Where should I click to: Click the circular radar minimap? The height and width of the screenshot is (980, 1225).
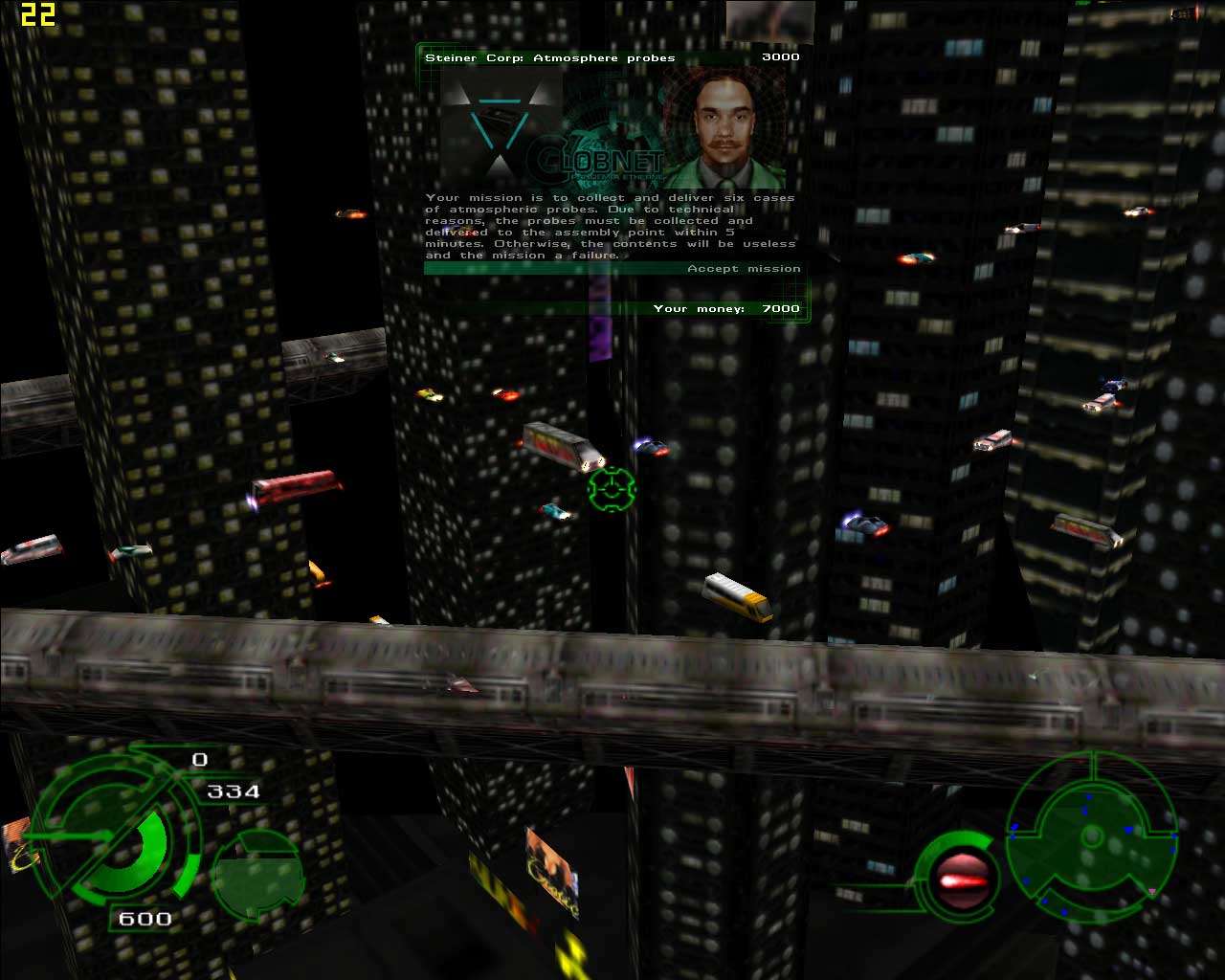coord(1091,838)
